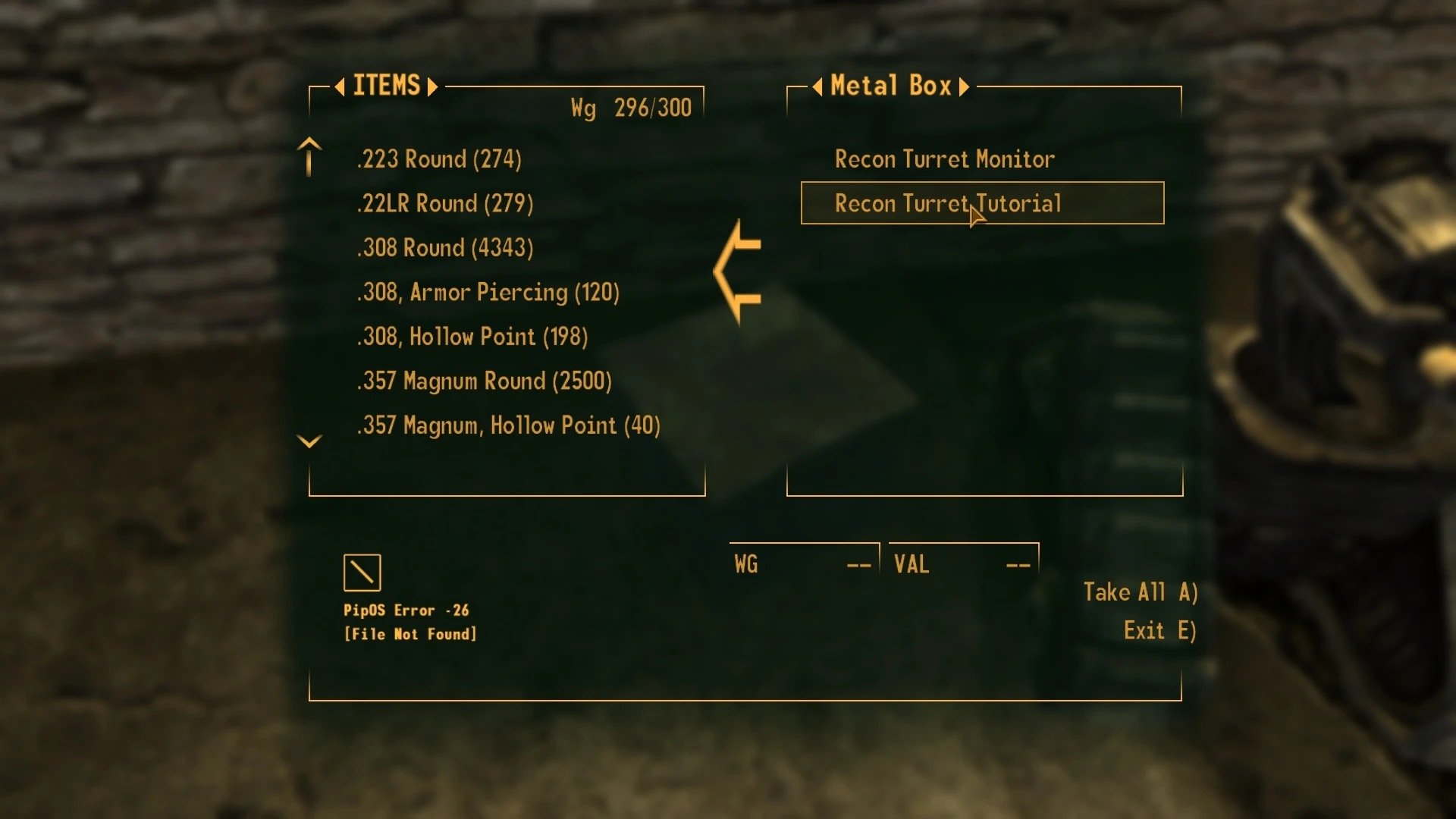Pick the .308 Round (4343) item
Screen dimensions: 1456x819
click(x=445, y=248)
